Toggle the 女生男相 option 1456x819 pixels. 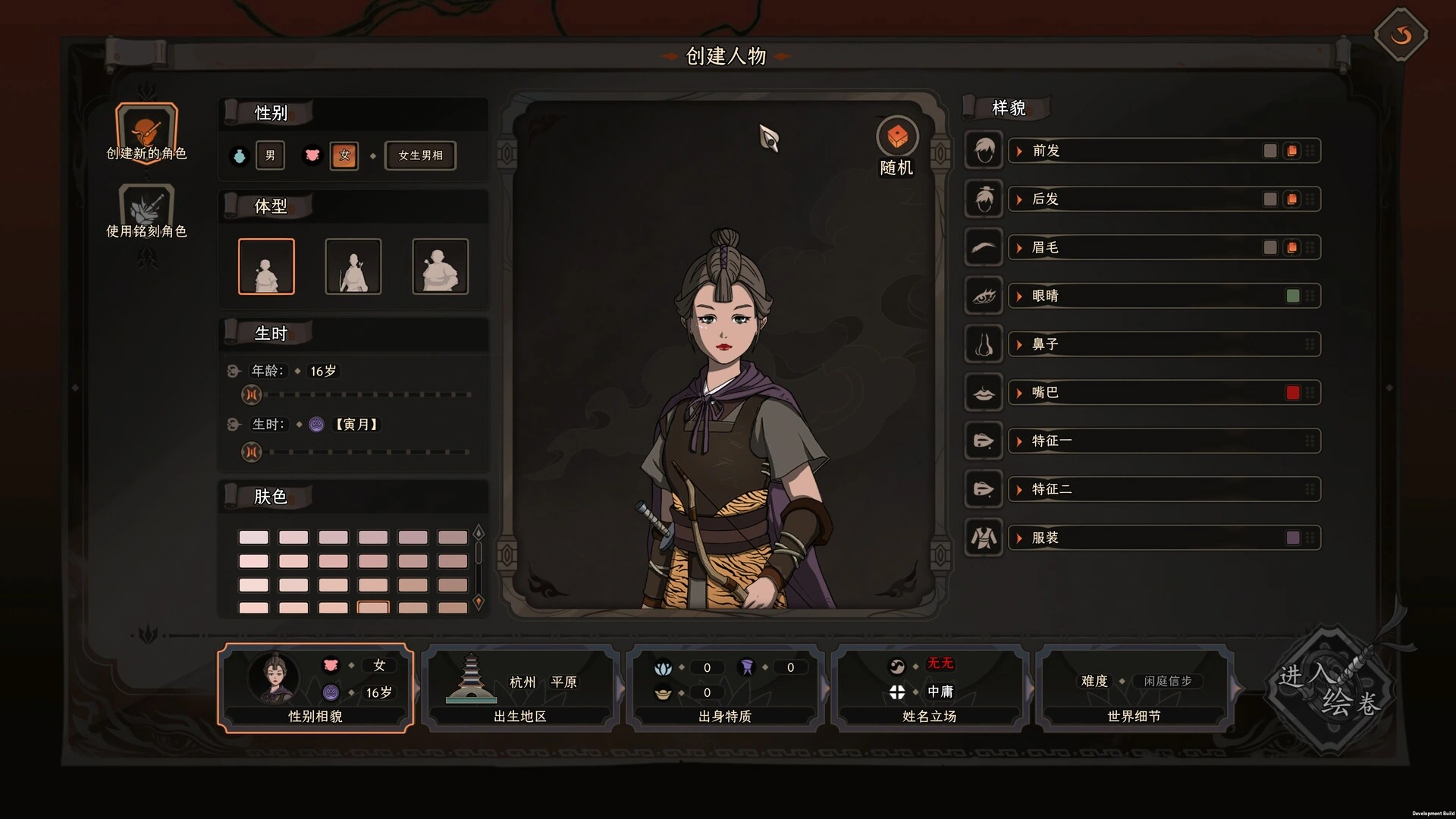(x=419, y=155)
